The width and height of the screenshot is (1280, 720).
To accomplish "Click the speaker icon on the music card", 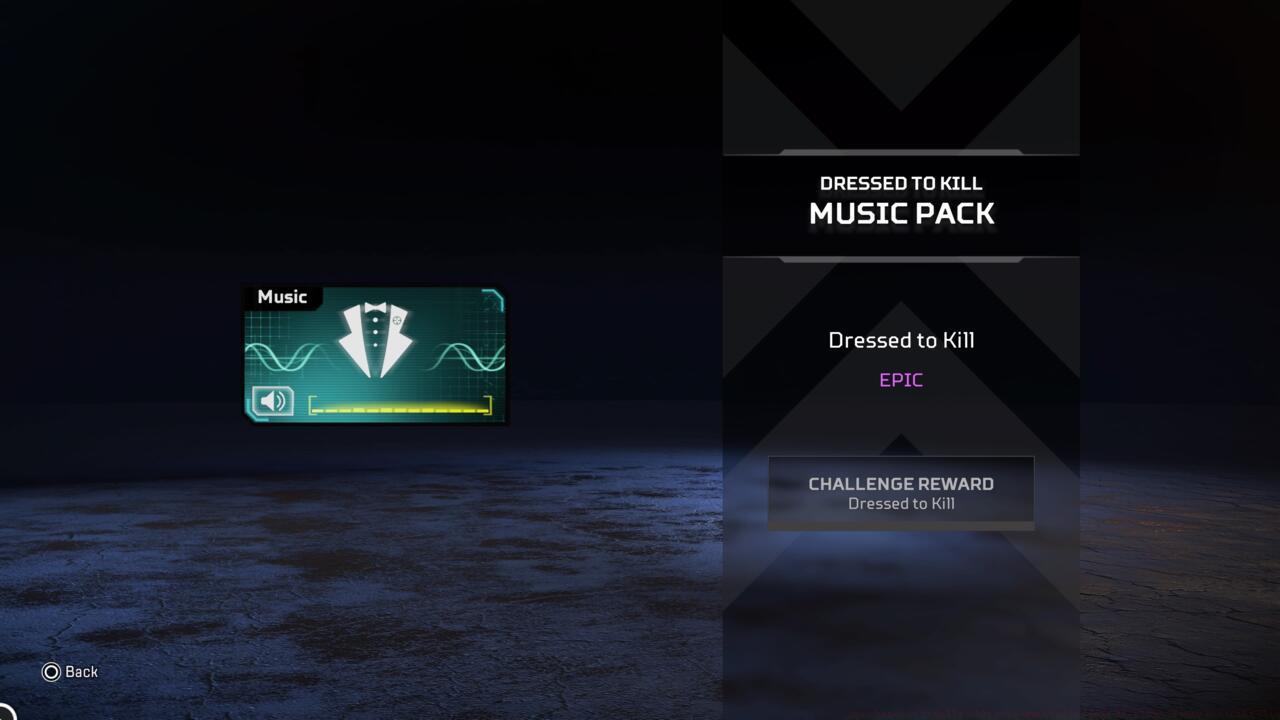I will point(274,401).
